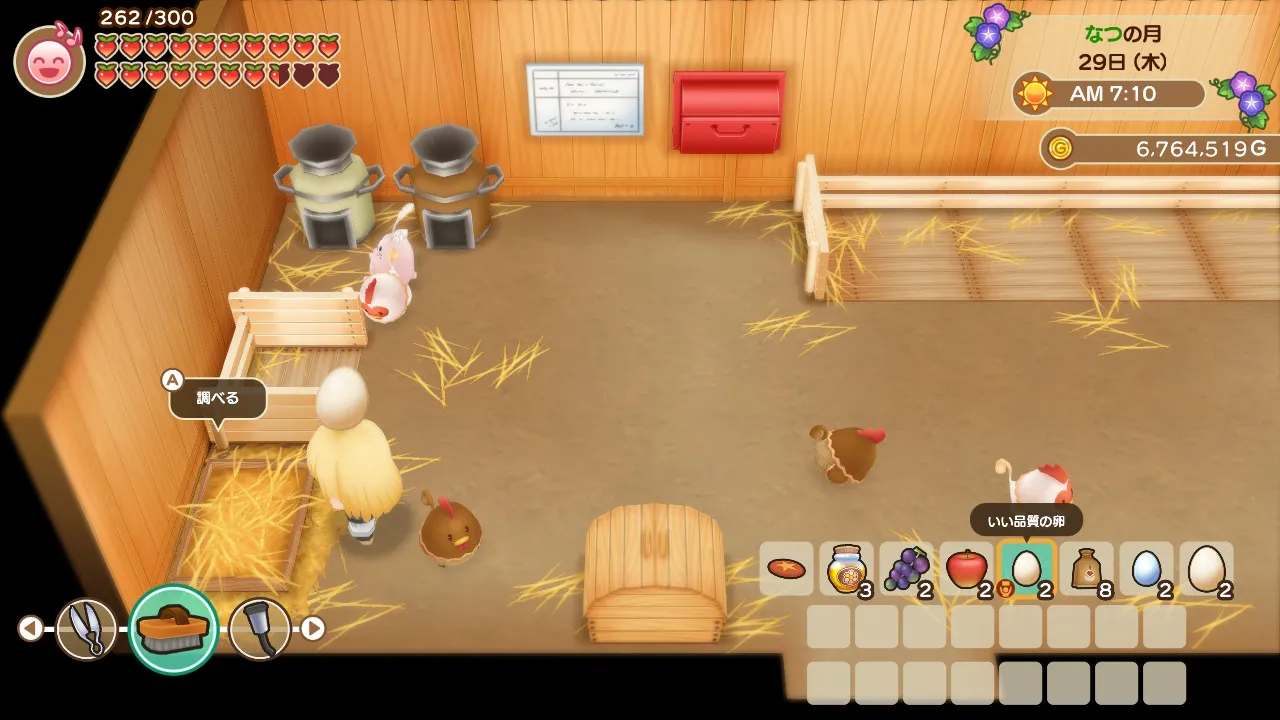The width and height of the screenshot is (1280, 720).
Task: Click the highlighted good quality egg slot
Action: pos(1026,569)
